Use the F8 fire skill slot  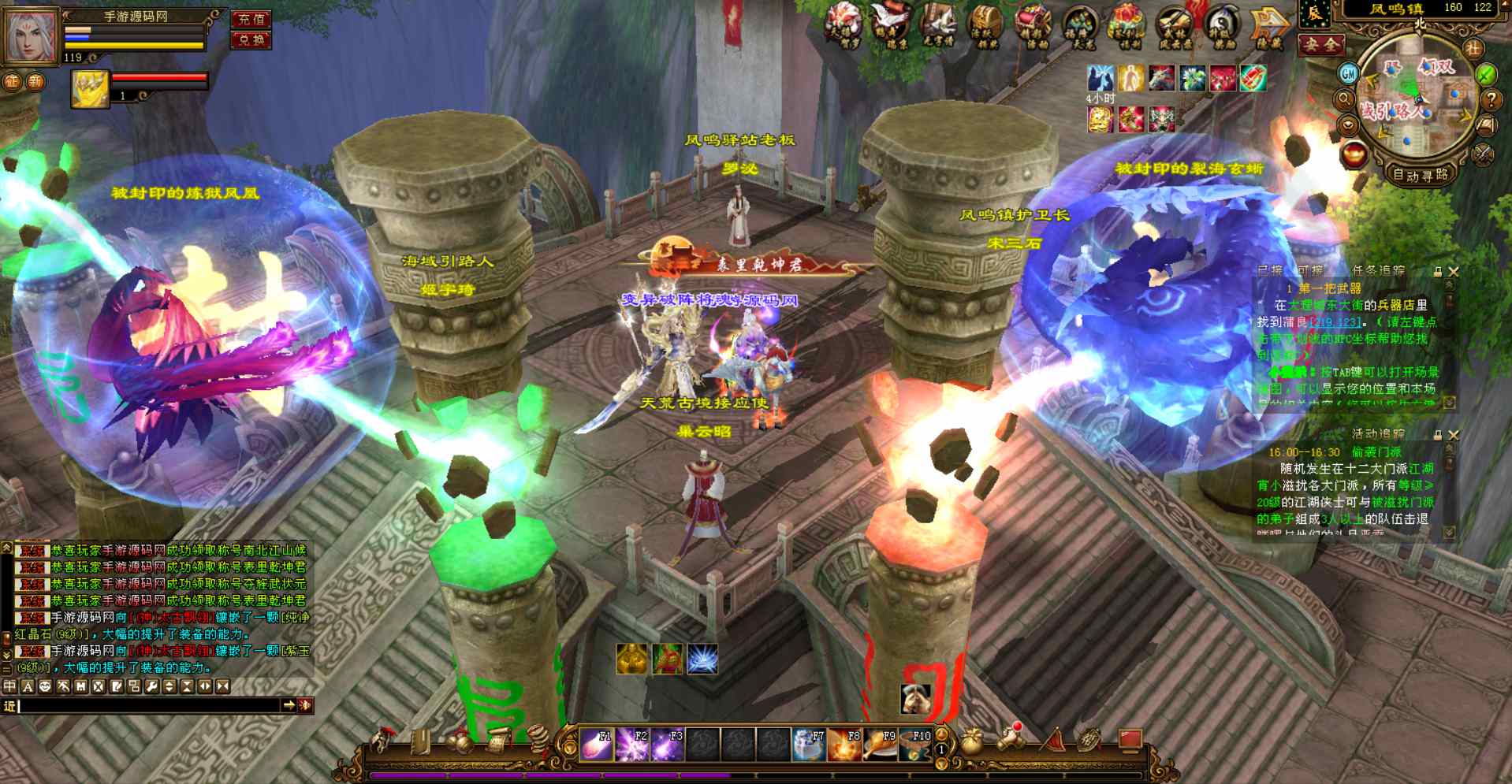click(844, 744)
